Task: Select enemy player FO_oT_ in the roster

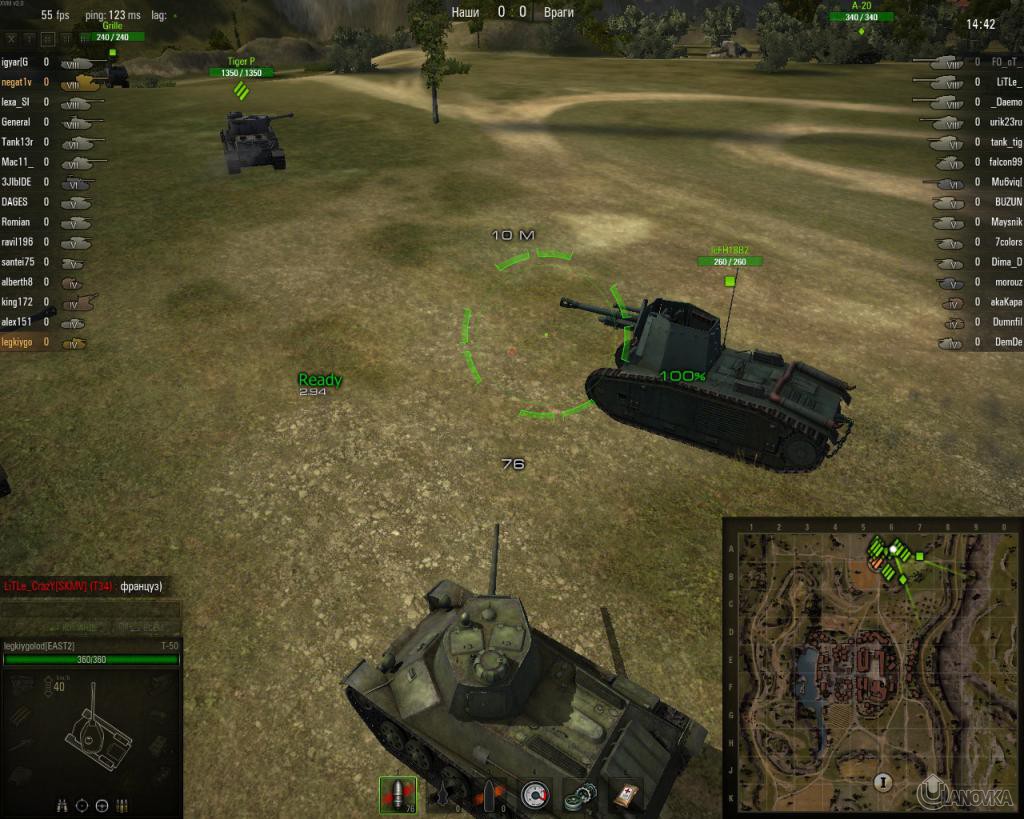Action: point(1003,63)
